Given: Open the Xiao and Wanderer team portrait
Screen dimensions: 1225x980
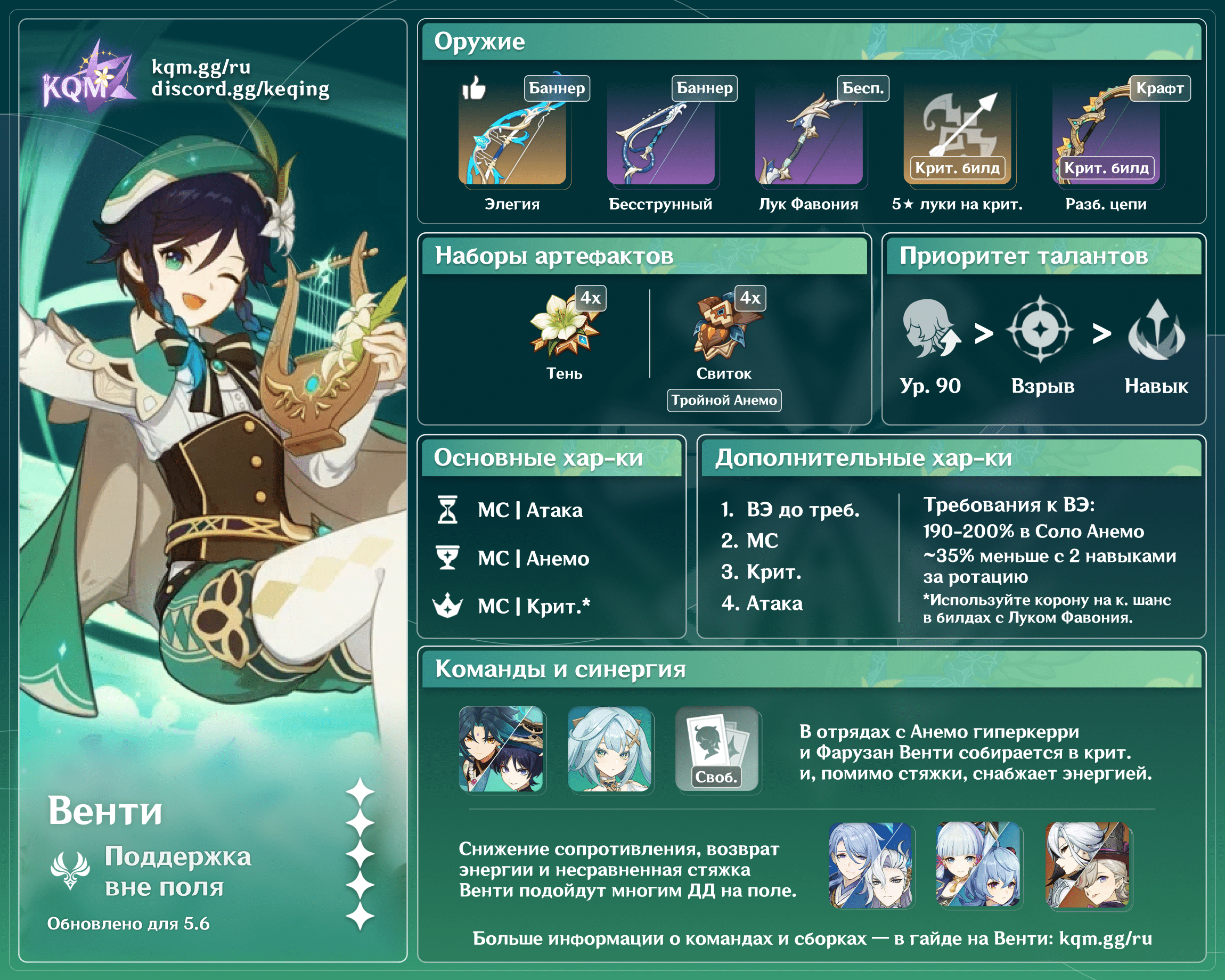Looking at the screenshot, I should point(501,749).
